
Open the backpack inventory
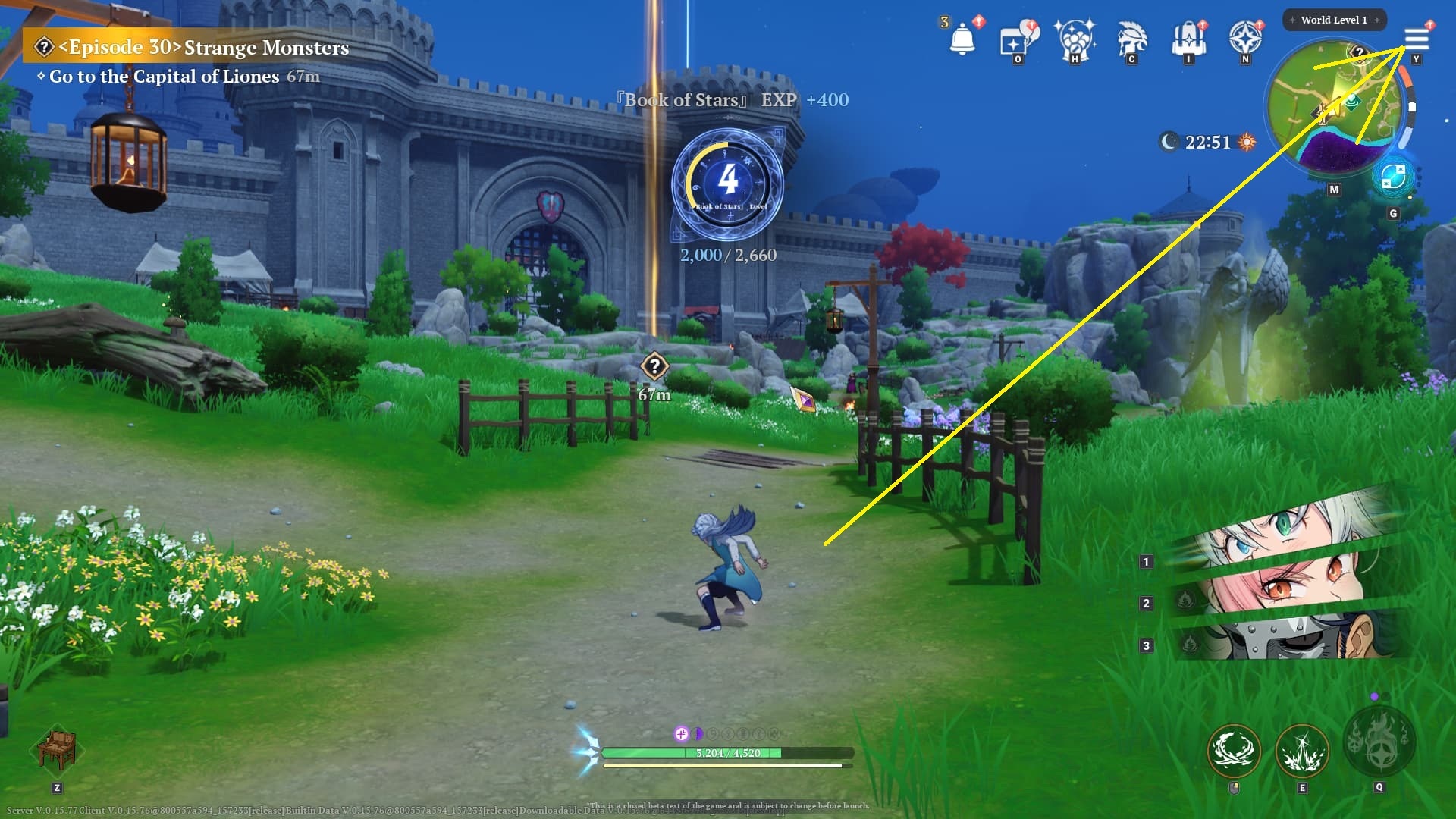1188,39
